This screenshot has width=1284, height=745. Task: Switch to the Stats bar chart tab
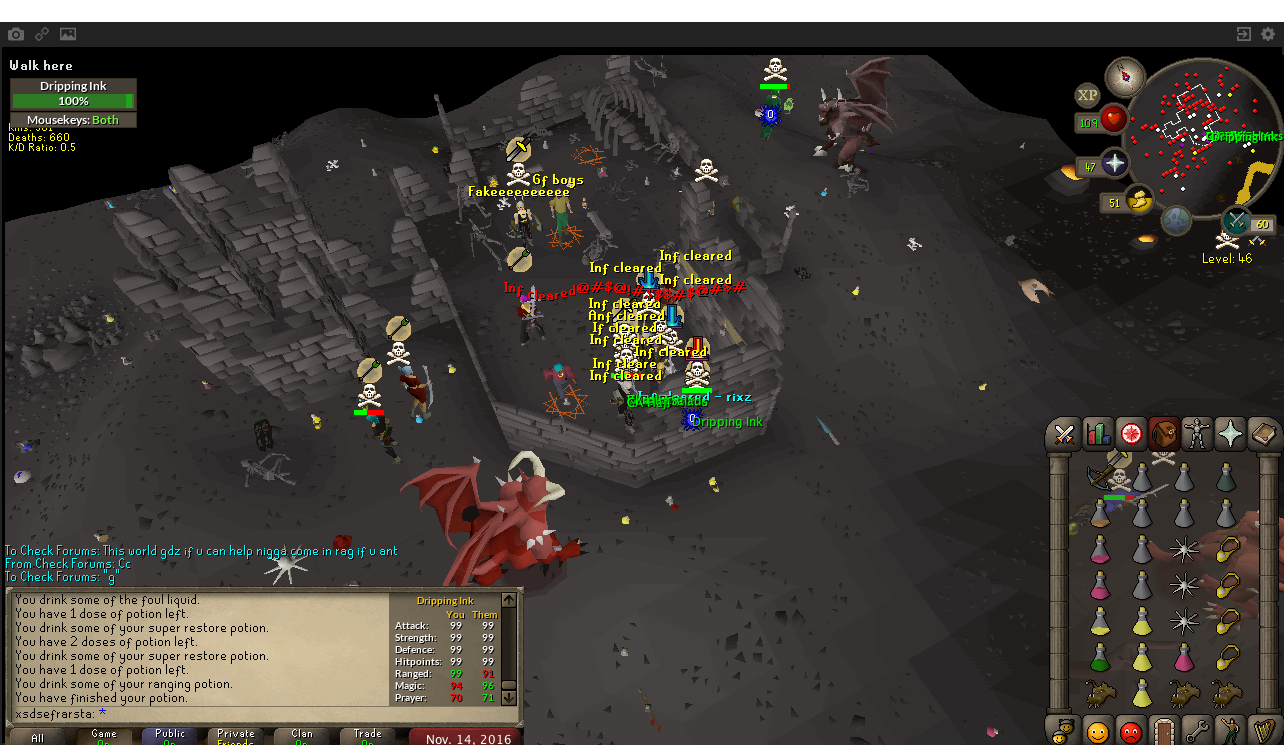[1097, 434]
